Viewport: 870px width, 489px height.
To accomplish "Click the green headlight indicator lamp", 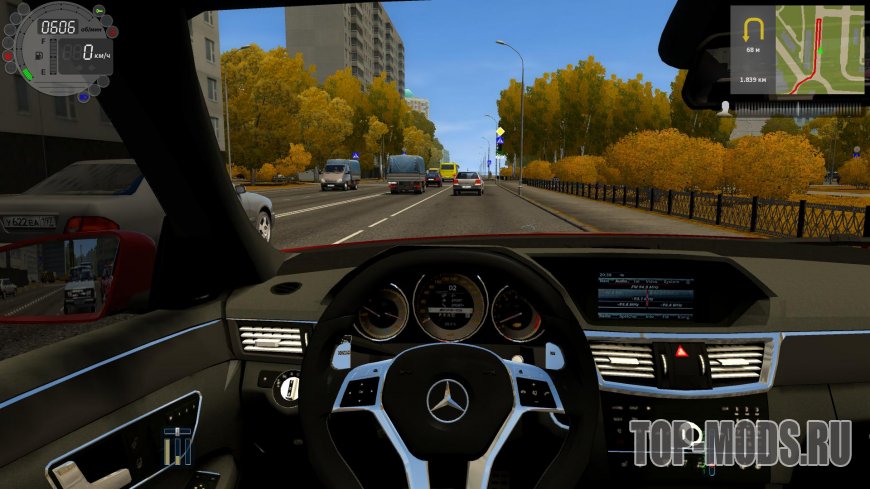I will tap(100, 11).
